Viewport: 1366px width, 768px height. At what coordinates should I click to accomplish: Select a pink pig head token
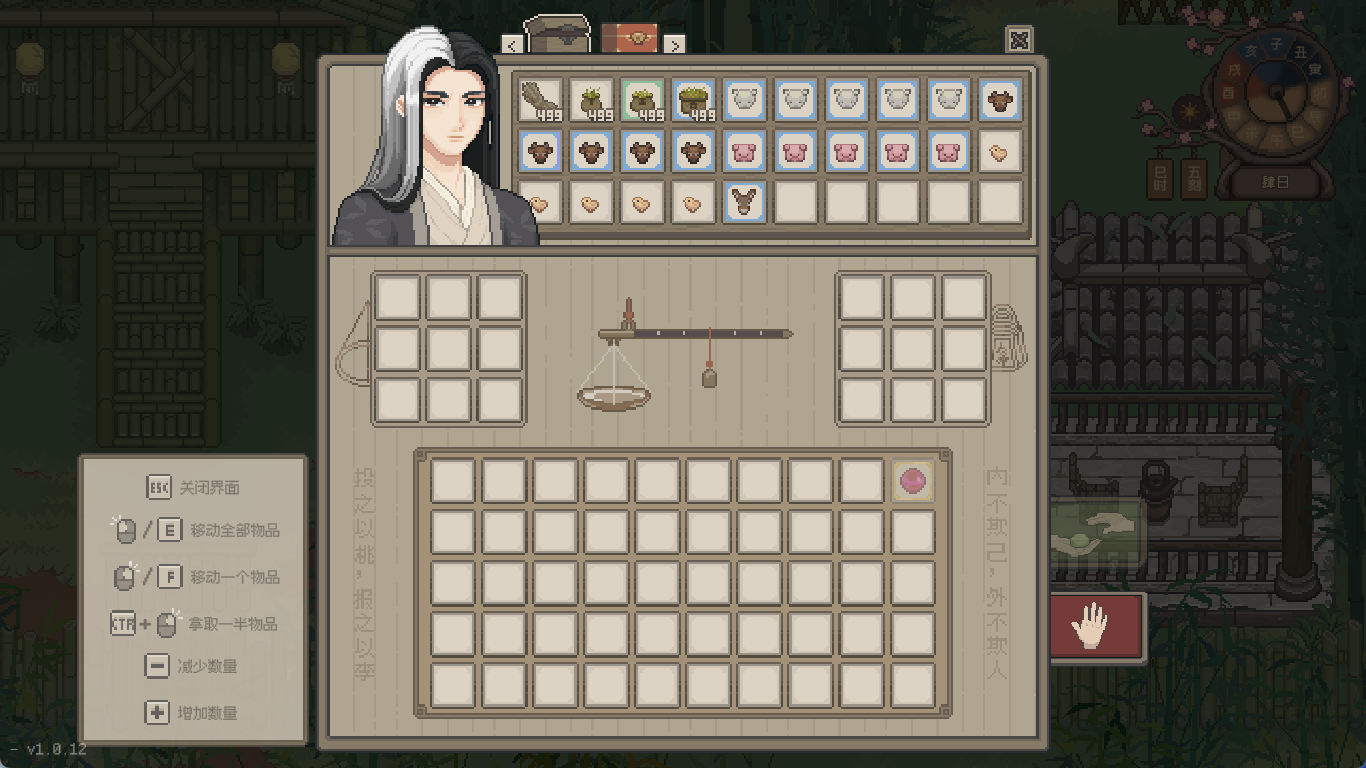coord(795,151)
